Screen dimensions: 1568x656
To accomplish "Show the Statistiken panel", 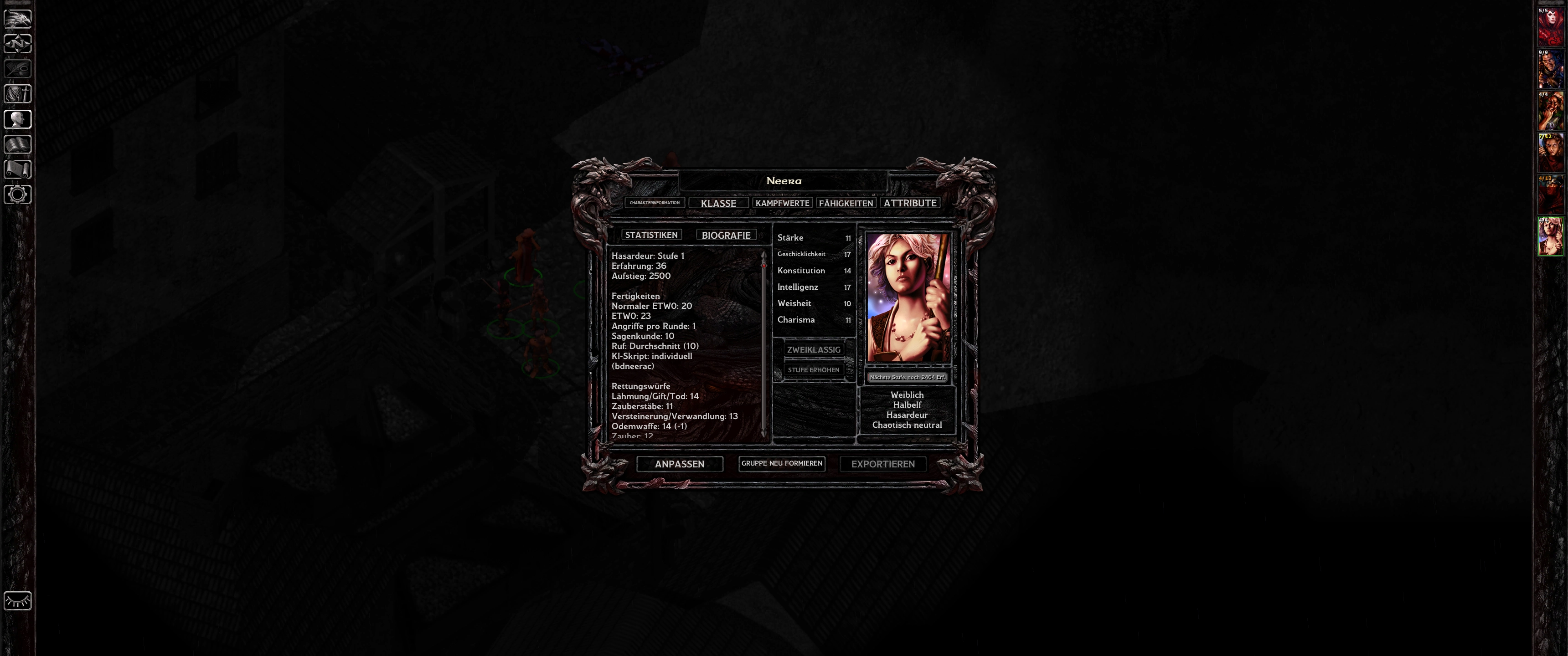I will click(651, 235).
